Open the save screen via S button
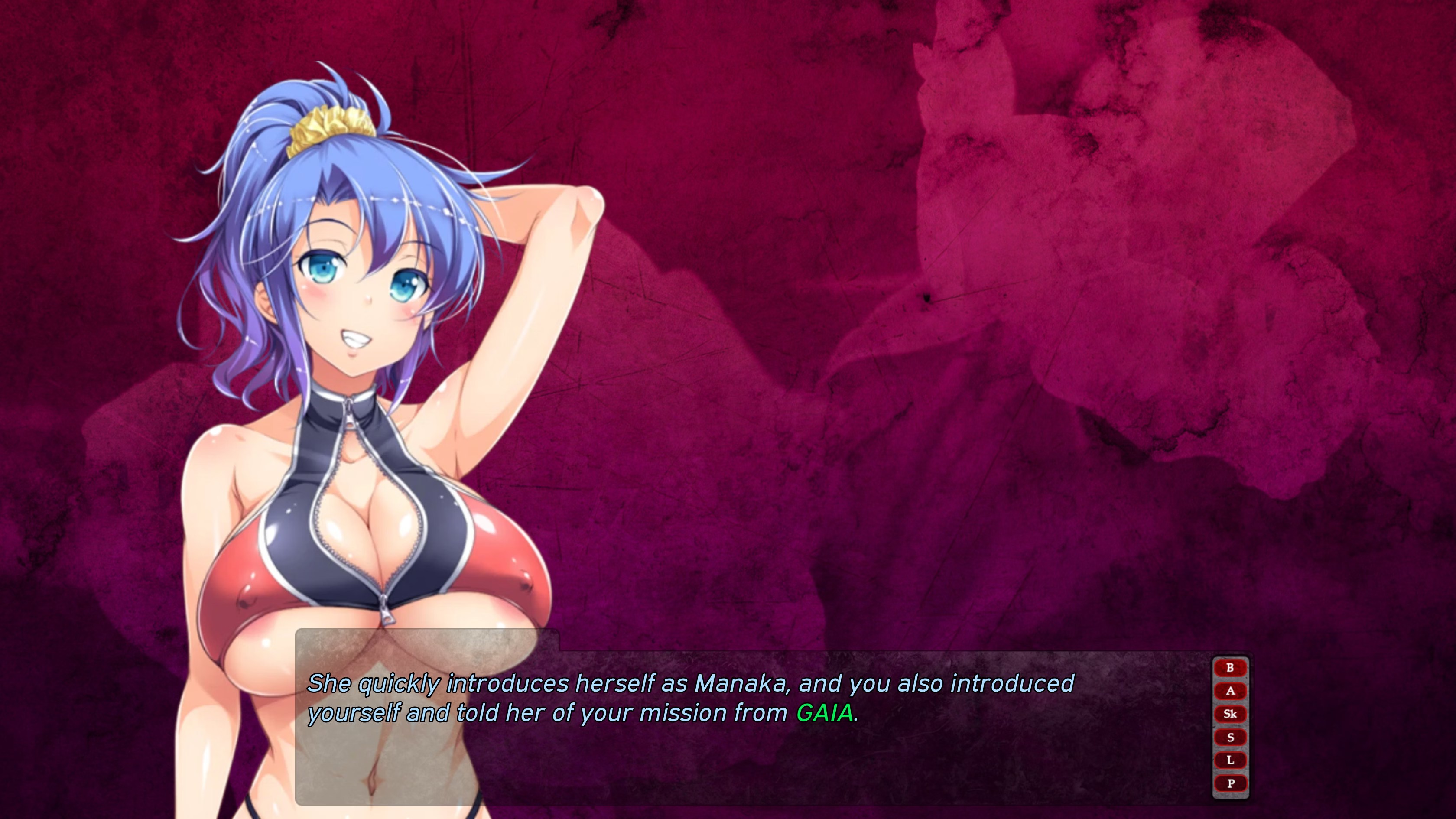 click(1230, 738)
